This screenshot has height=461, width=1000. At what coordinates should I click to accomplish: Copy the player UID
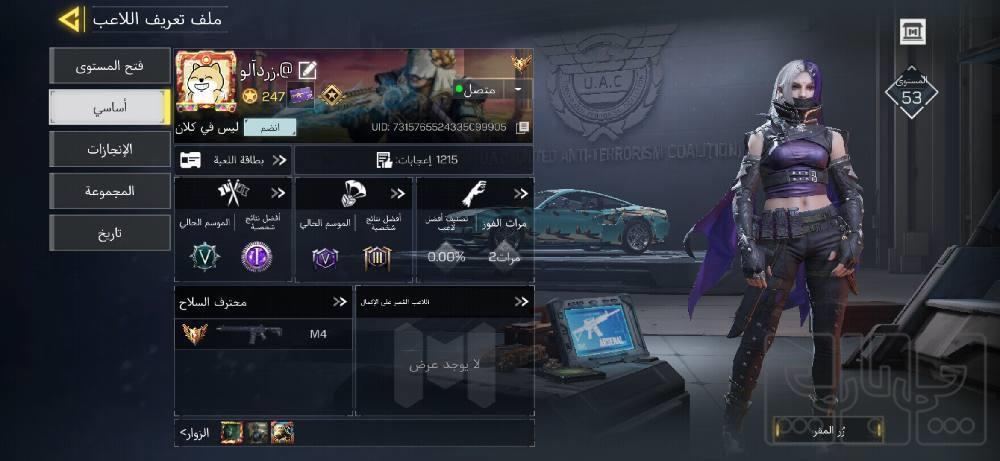pyautogui.click(x=522, y=128)
